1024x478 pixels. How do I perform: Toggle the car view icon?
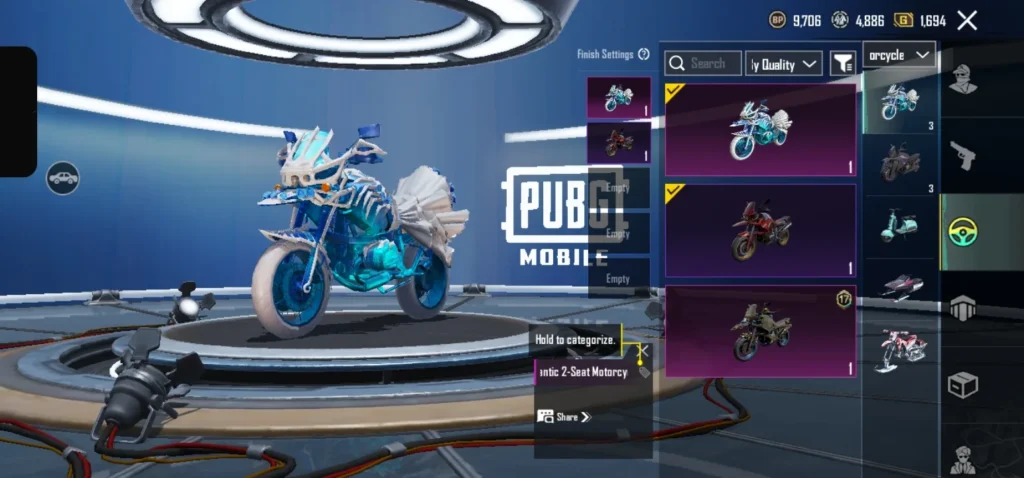pyautogui.click(x=63, y=178)
